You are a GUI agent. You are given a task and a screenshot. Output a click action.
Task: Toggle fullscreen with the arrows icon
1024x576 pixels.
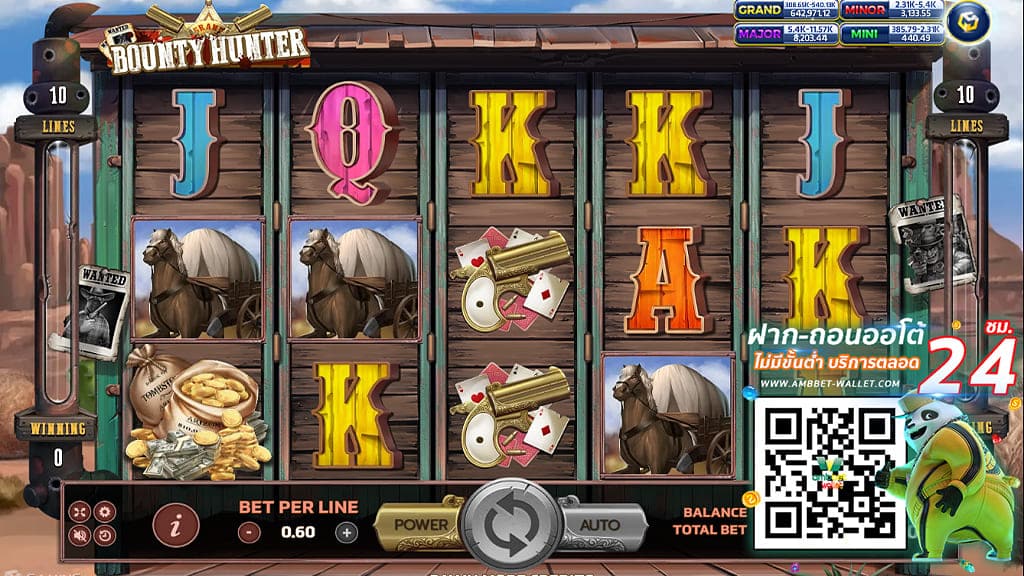(80, 512)
